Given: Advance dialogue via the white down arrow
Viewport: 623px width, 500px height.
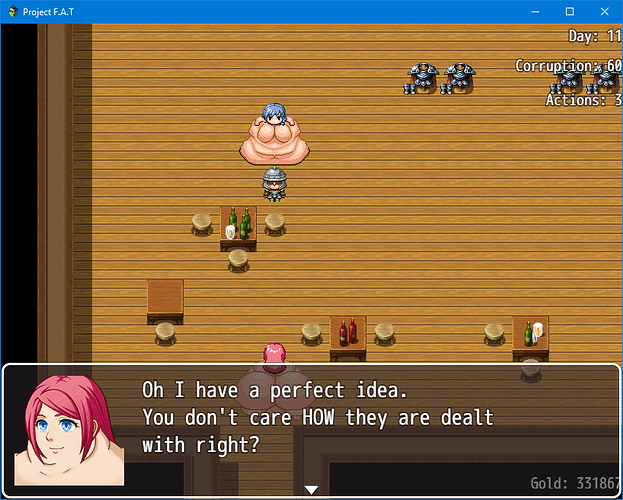Looking at the screenshot, I should [311, 489].
